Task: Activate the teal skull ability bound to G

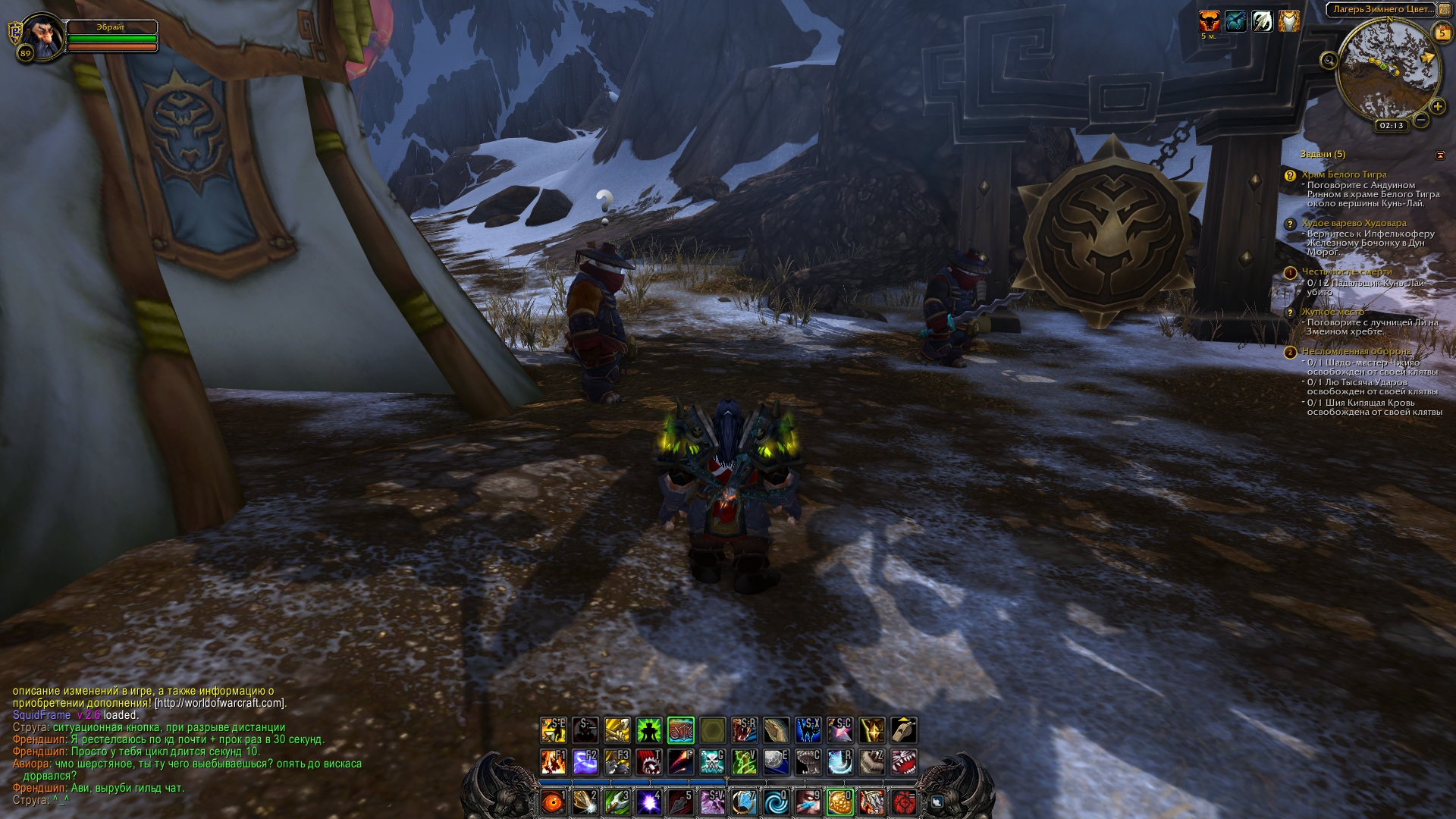Action: coord(712,761)
